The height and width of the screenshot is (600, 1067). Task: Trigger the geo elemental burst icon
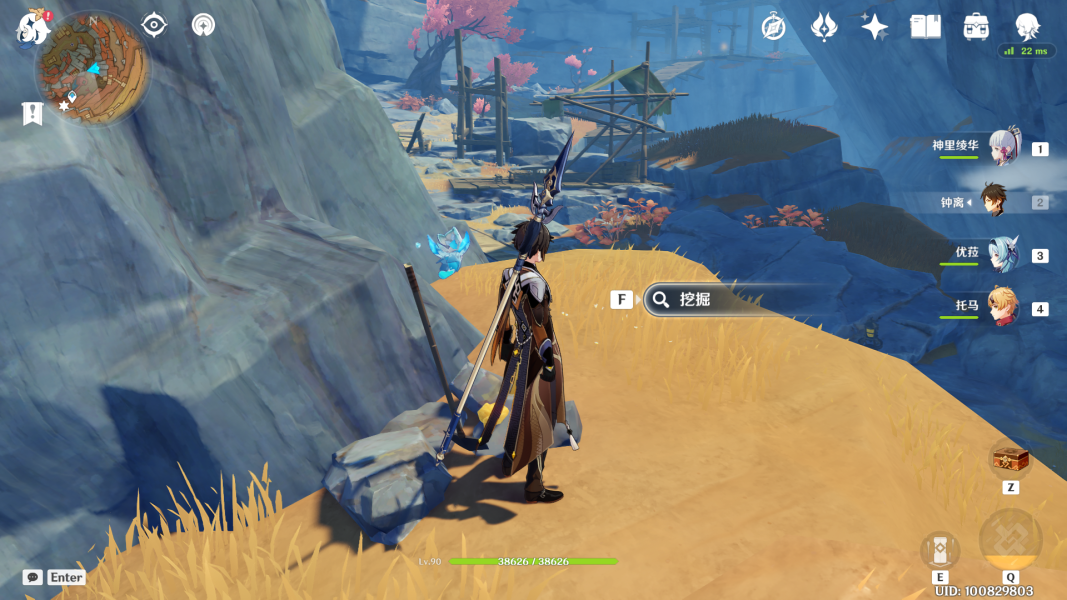pos(1010,540)
